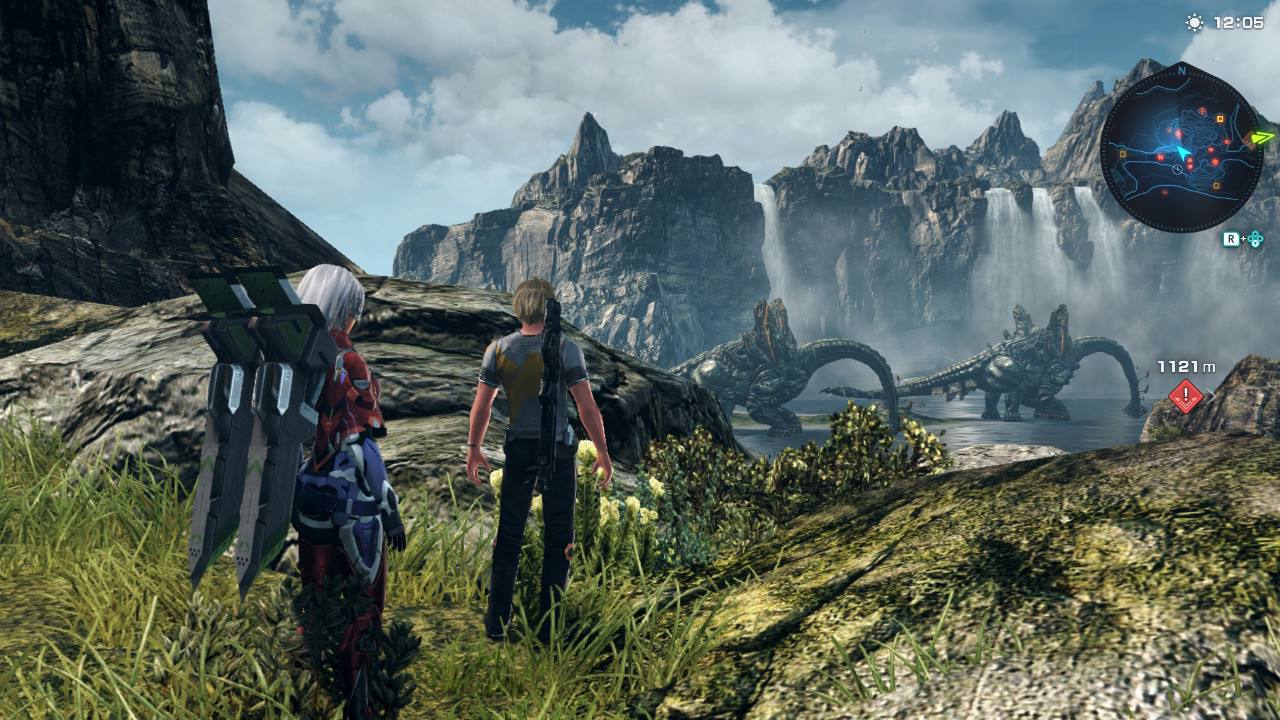Click the green destination arrow on minimap edge
Screen dimensions: 1280x720
click(x=1263, y=138)
